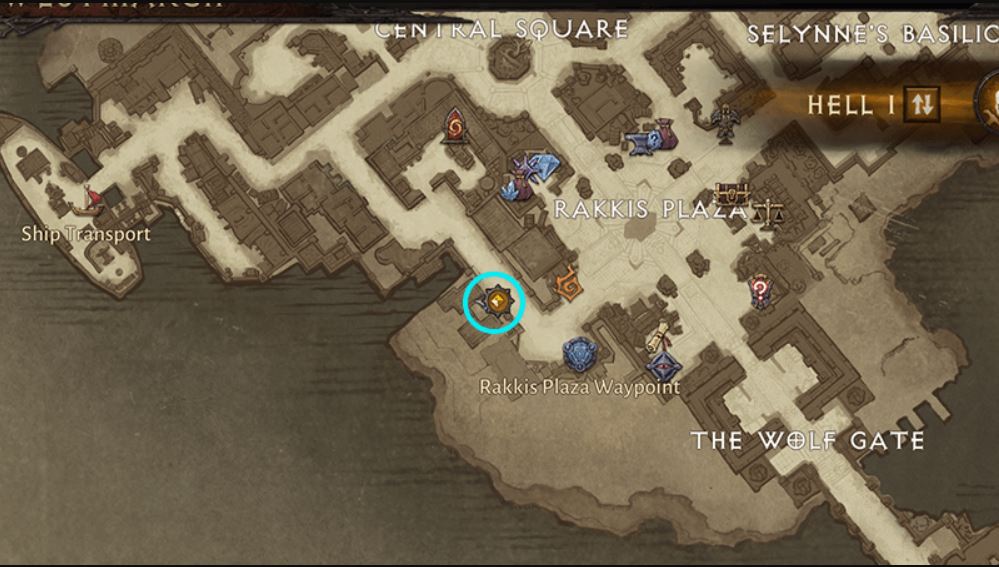Select the scroll marker on the map

(657, 337)
